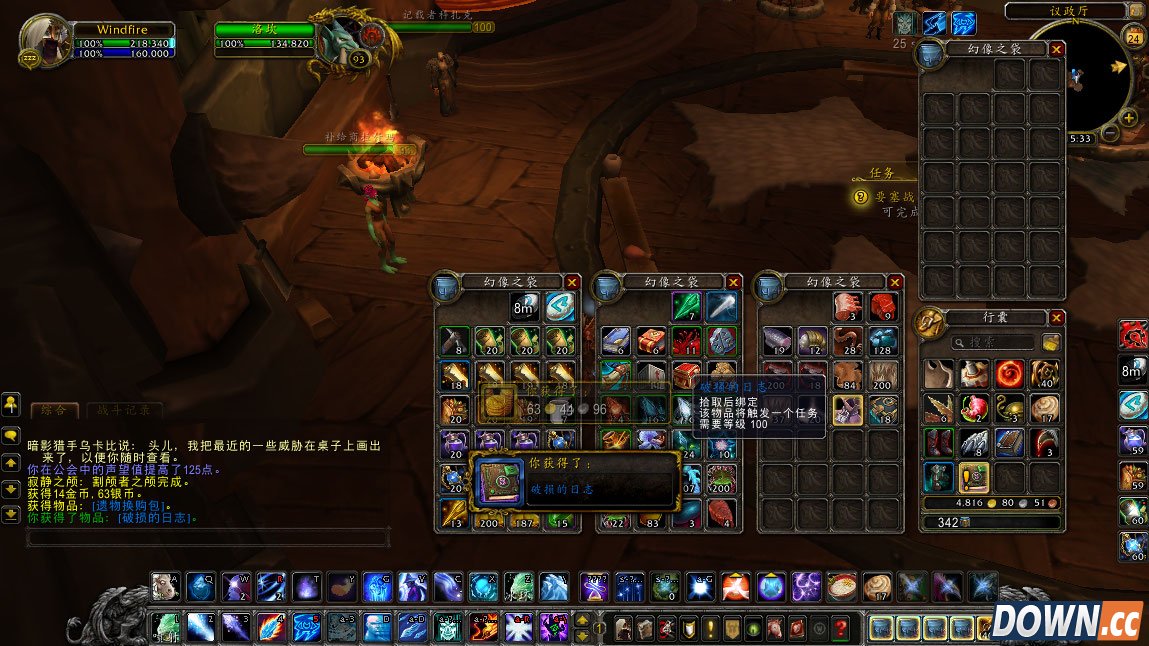Open the quest tracker exclamation mark icon
The width and height of the screenshot is (1149, 646).
859,197
